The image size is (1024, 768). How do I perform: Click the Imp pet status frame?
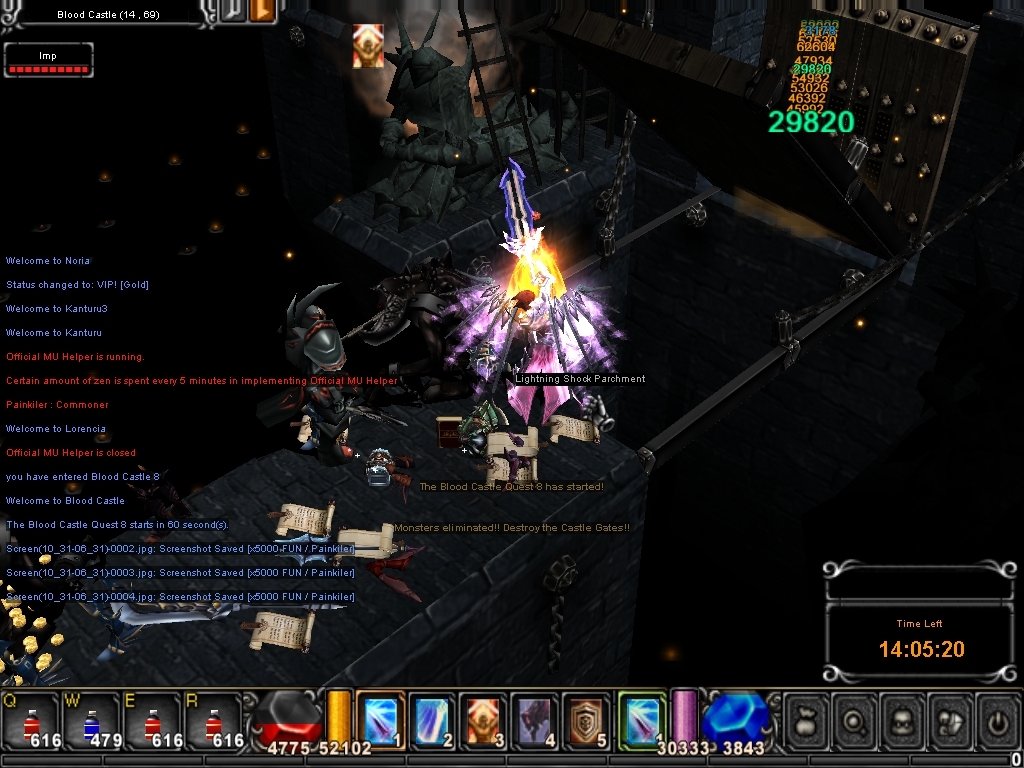tap(48, 60)
